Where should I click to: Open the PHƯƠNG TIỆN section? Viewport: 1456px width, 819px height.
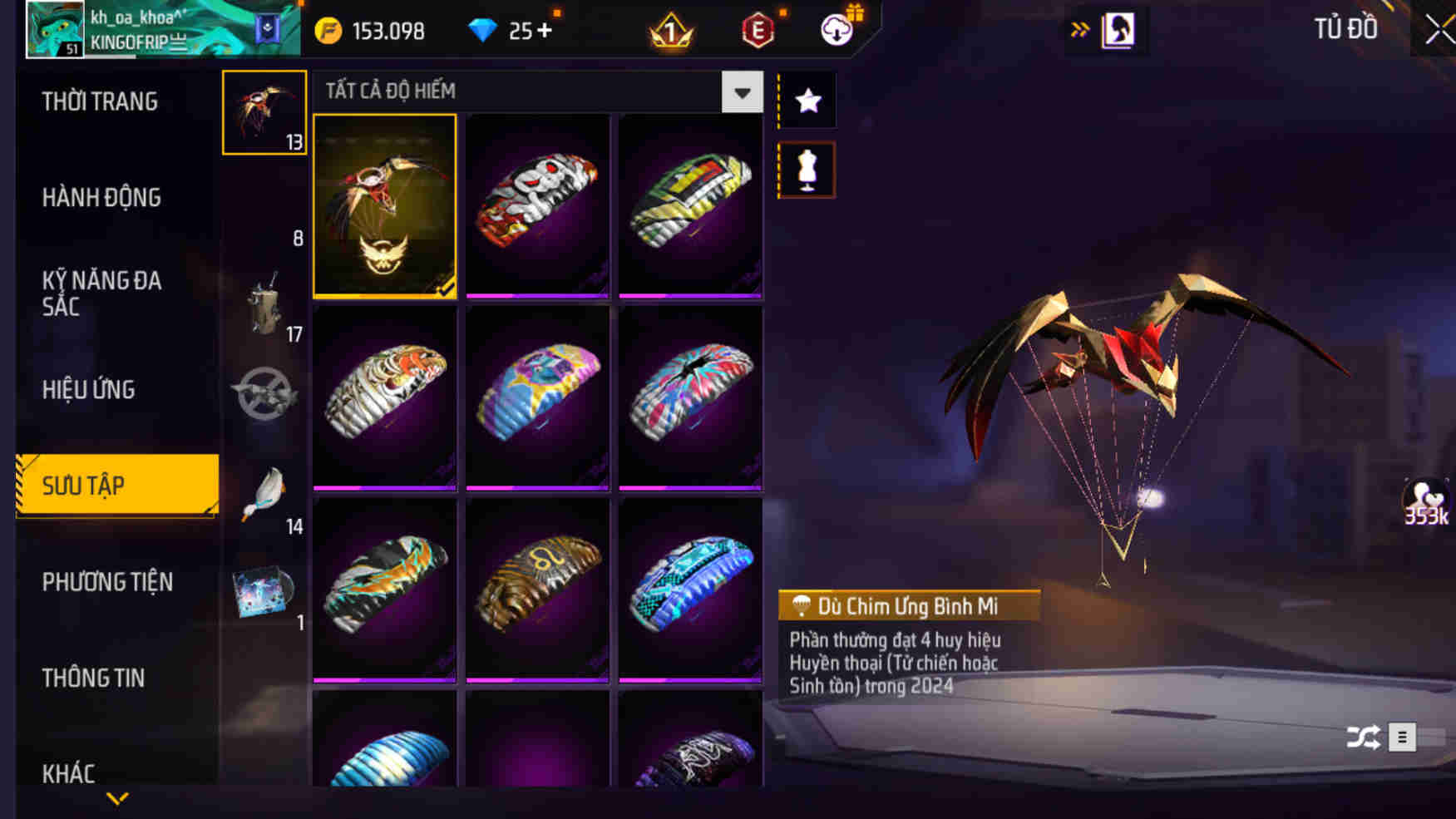tap(108, 582)
